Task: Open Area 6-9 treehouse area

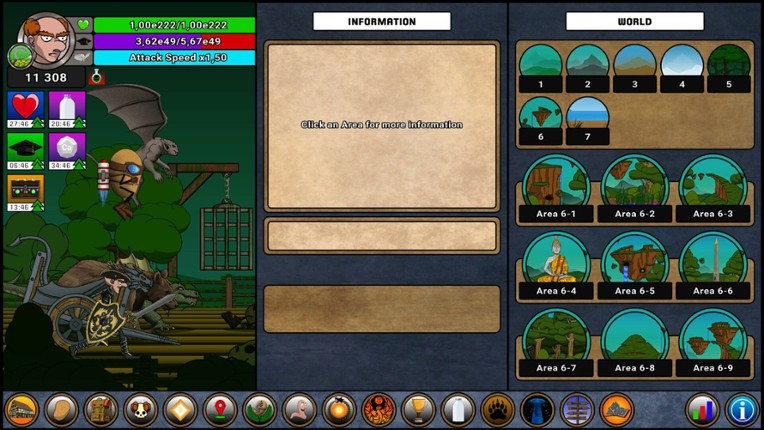Action: [x=711, y=342]
